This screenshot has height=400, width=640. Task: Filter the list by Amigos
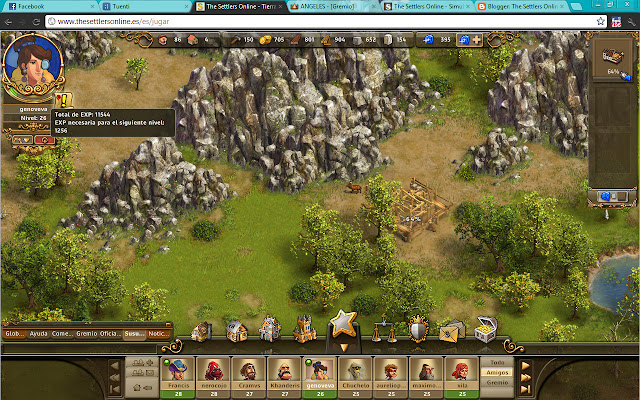497,372
